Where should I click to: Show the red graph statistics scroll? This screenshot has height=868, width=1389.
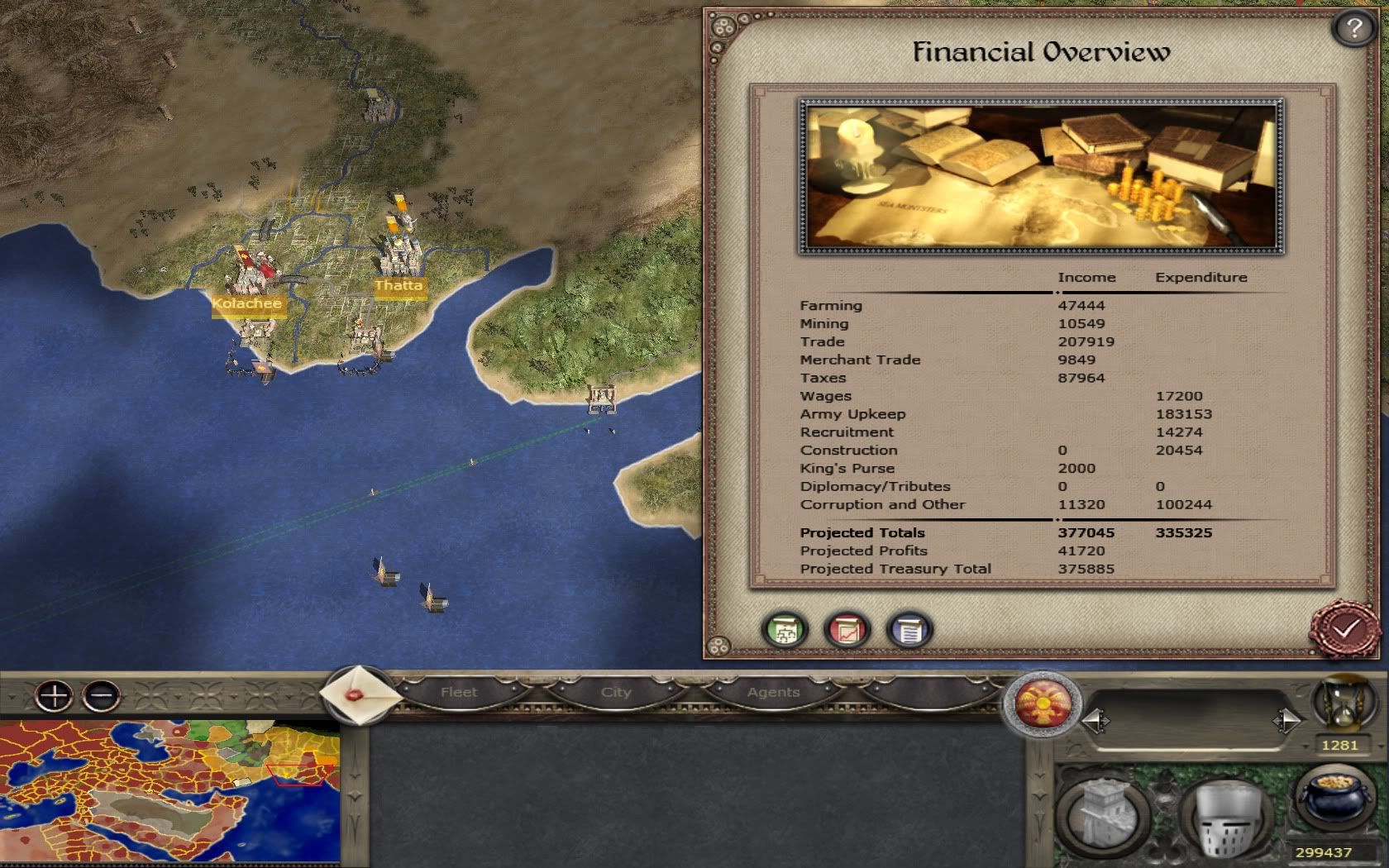(847, 630)
